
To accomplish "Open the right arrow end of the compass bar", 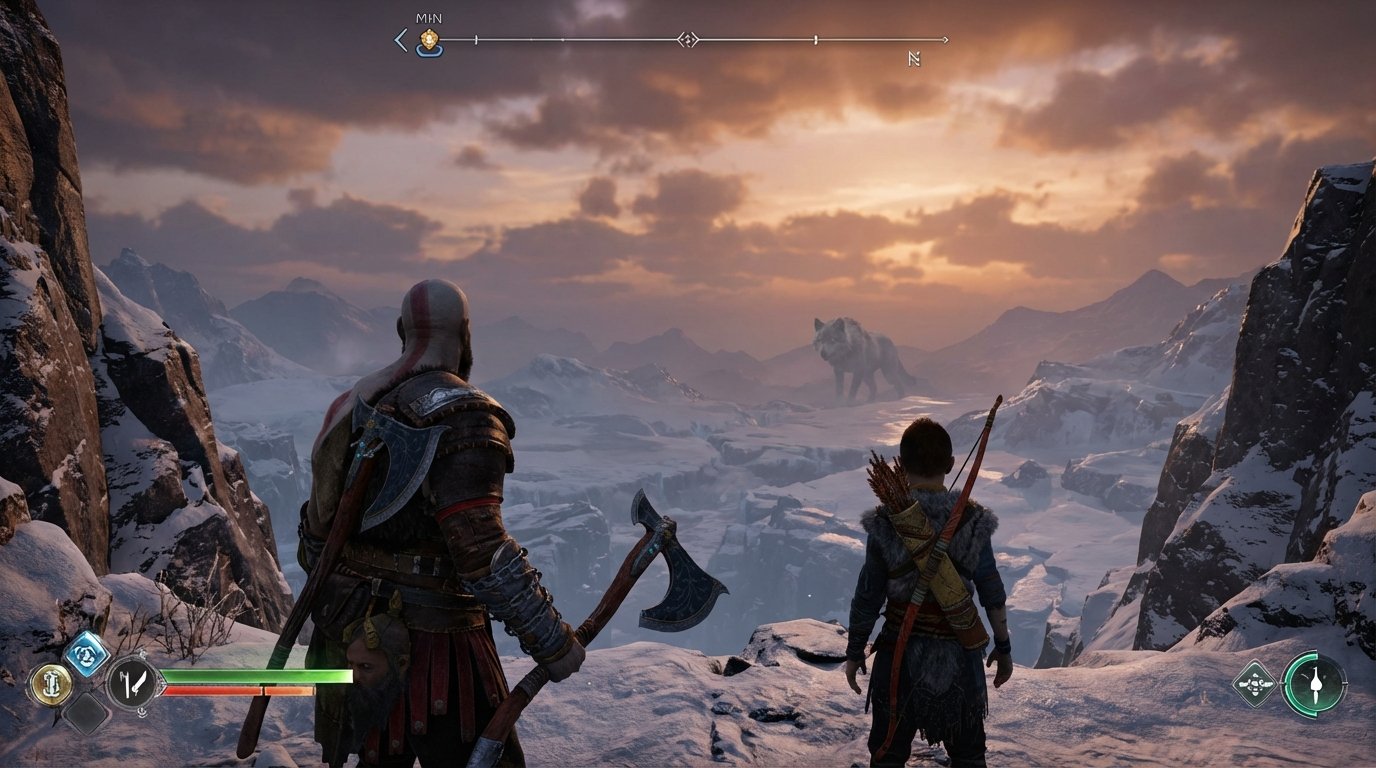I will [944, 39].
